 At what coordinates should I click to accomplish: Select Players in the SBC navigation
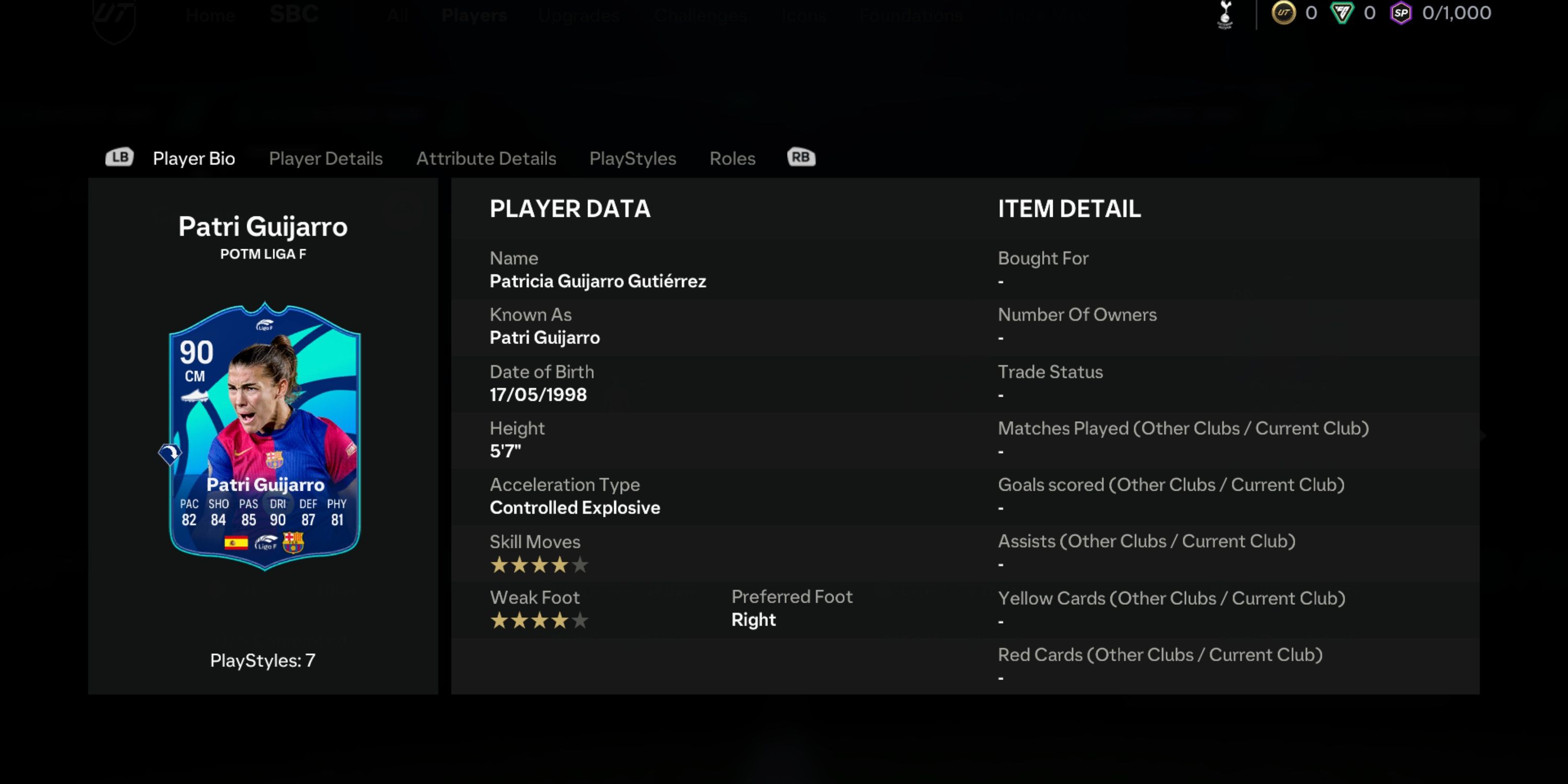474,16
